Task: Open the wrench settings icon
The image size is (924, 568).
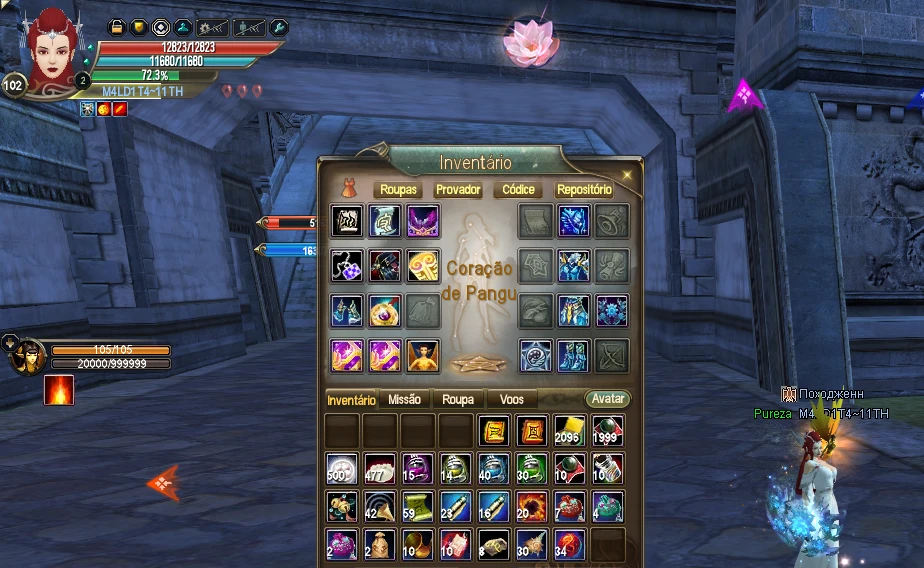Action: pyautogui.click(x=280, y=27)
